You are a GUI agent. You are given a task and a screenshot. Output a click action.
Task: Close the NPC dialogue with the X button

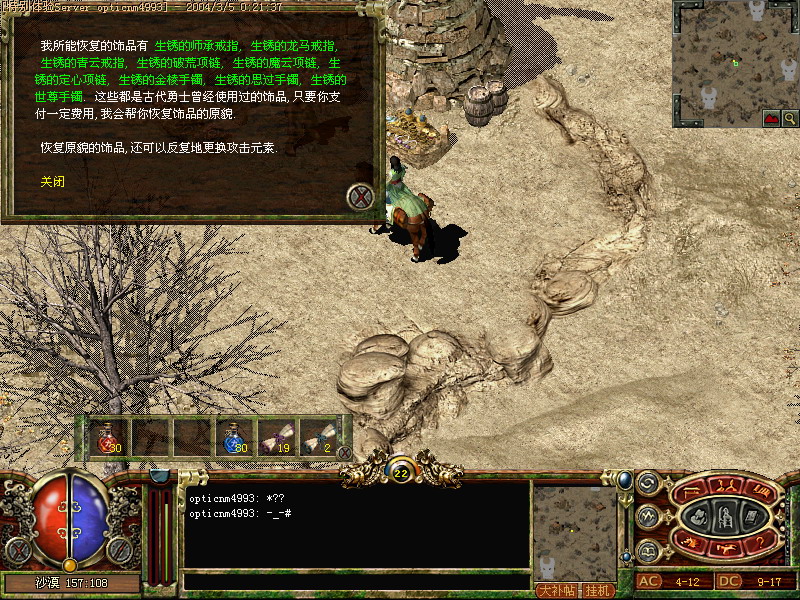pyautogui.click(x=359, y=197)
